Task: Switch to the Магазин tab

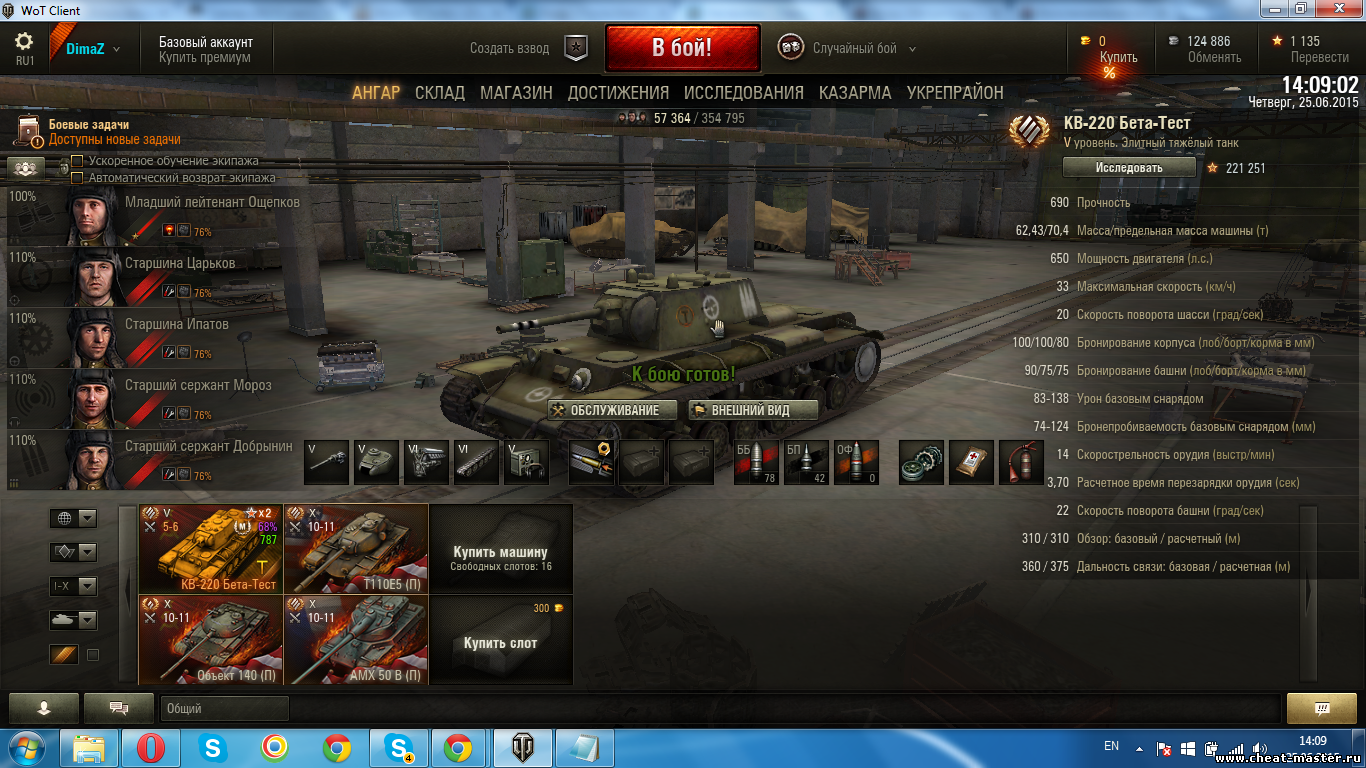Action: [x=516, y=93]
